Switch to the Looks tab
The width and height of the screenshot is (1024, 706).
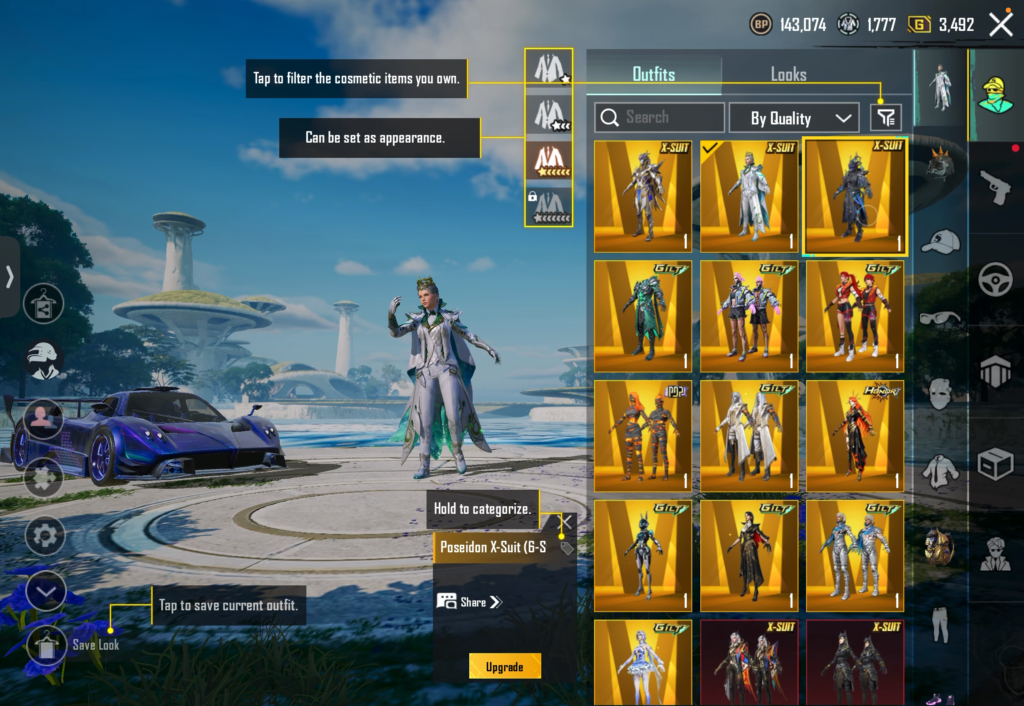click(x=788, y=74)
